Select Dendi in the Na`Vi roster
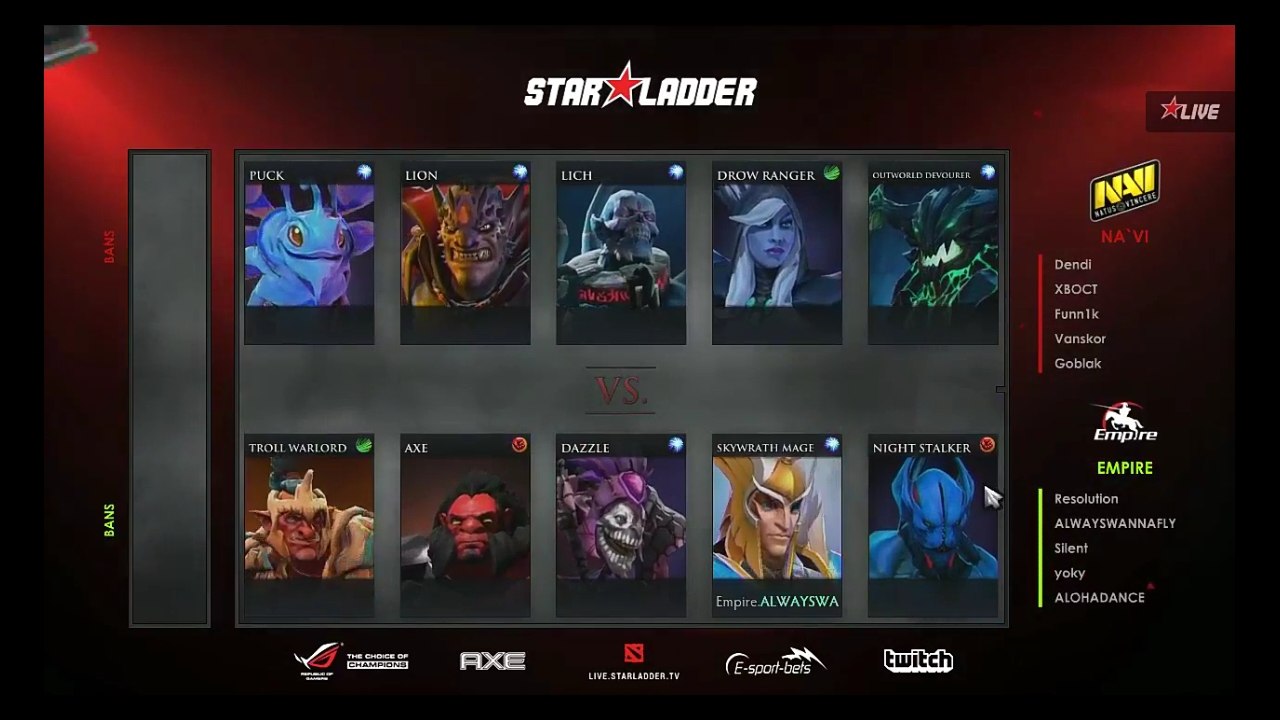This screenshot has height=720, width=1280. (1073, 265)
